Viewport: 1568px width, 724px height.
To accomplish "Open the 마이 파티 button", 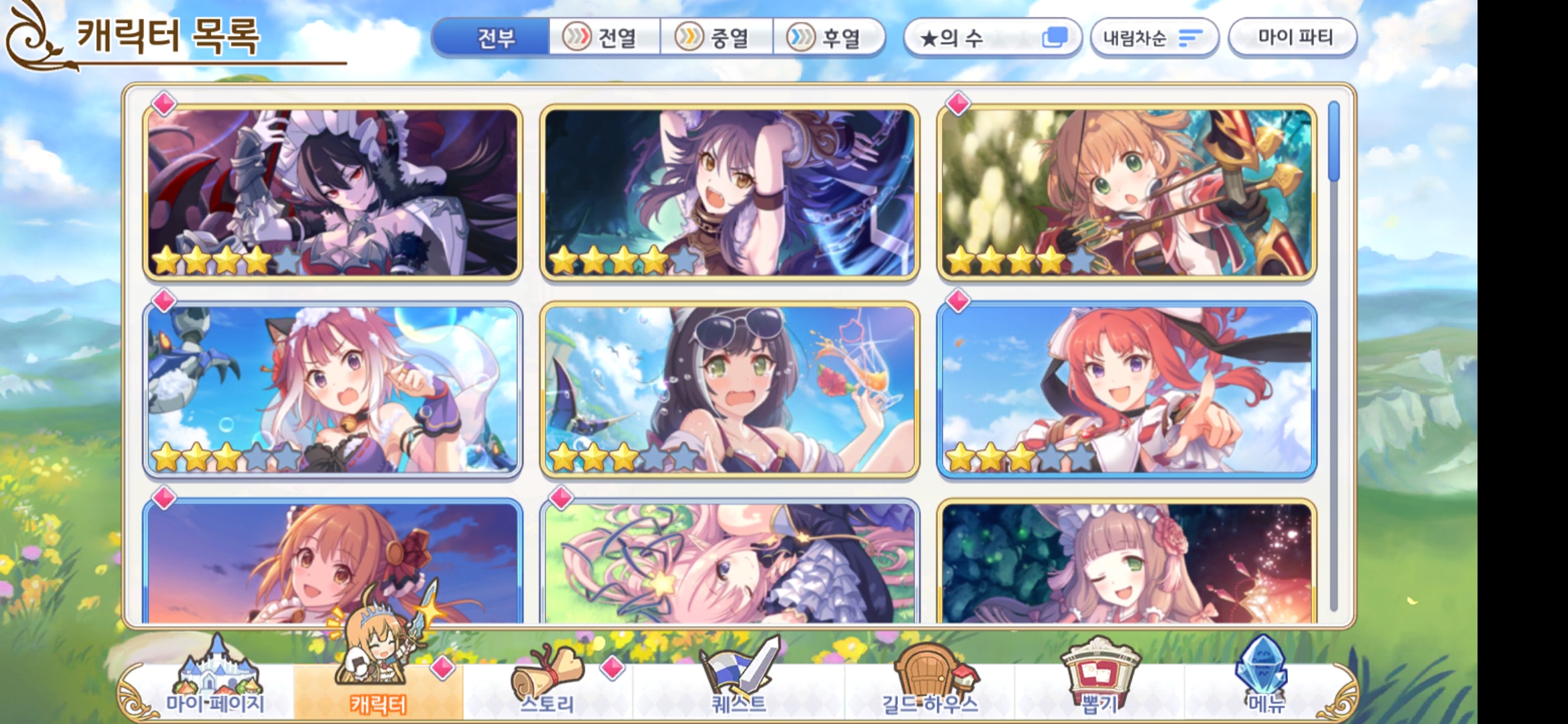I will [1293, 38].
